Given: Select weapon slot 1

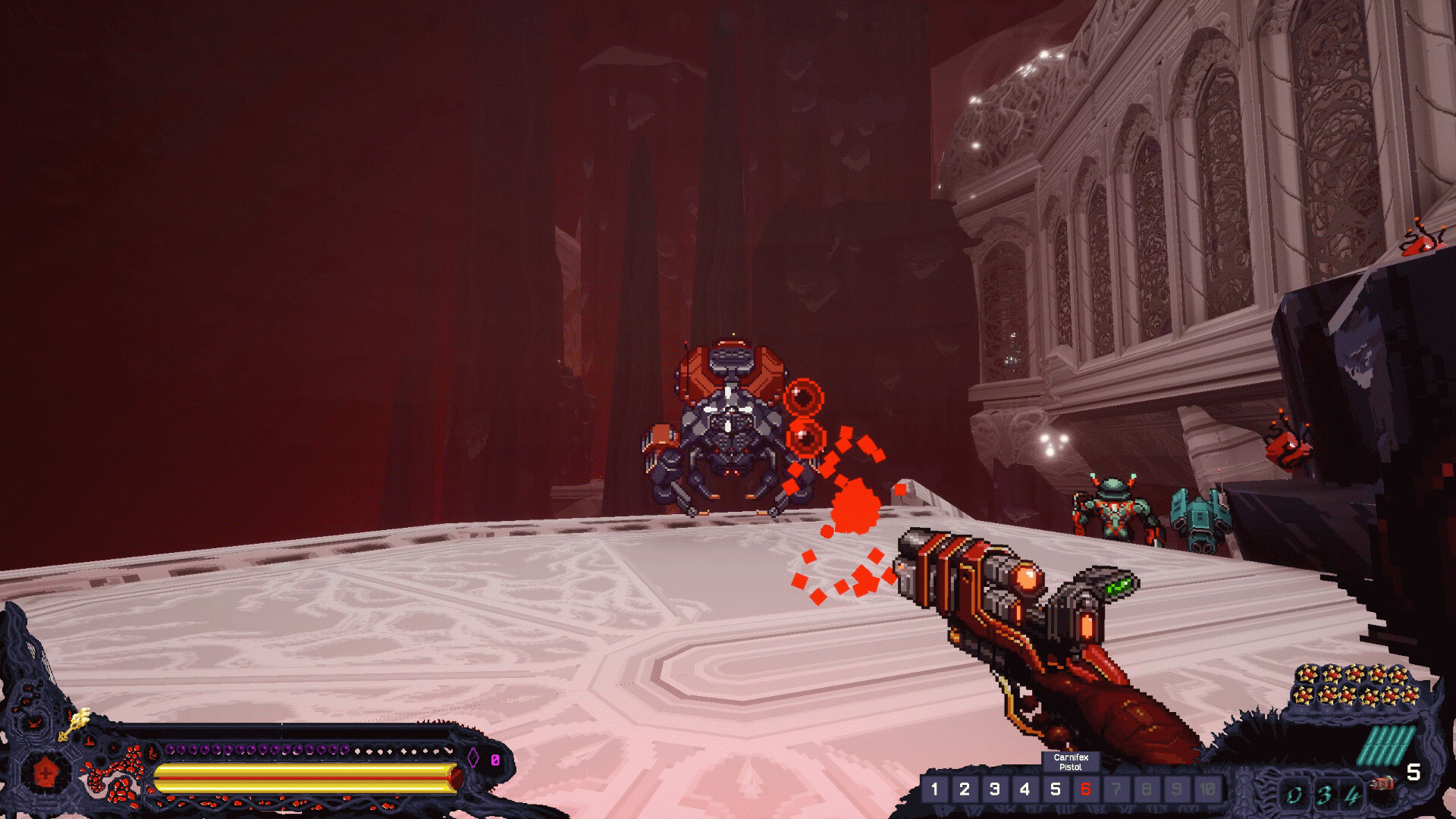Looking at the screenshot, I should (x=934, y=789).
